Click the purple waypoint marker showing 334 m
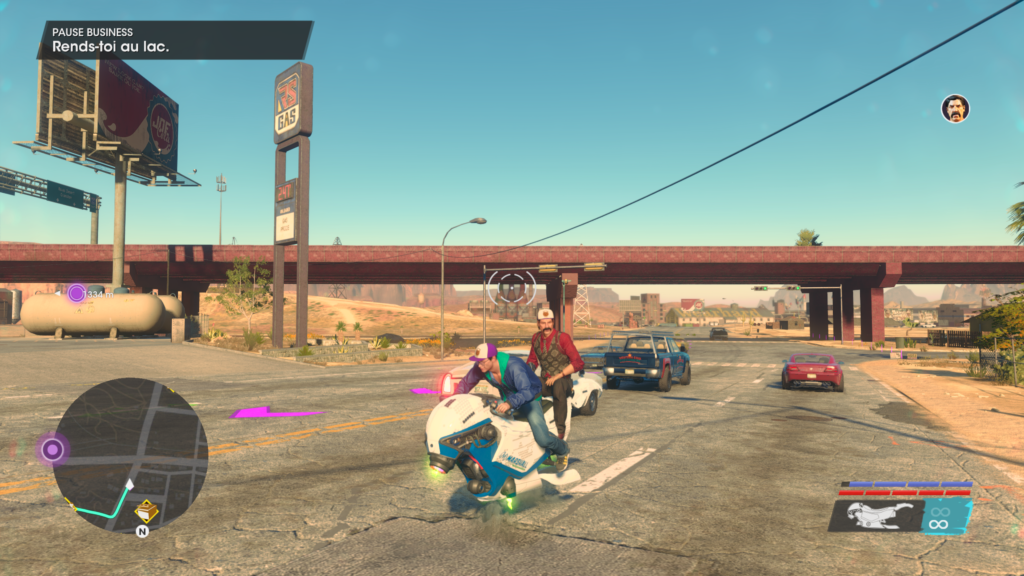The image size is (1024, 576). tap(77, 293)
